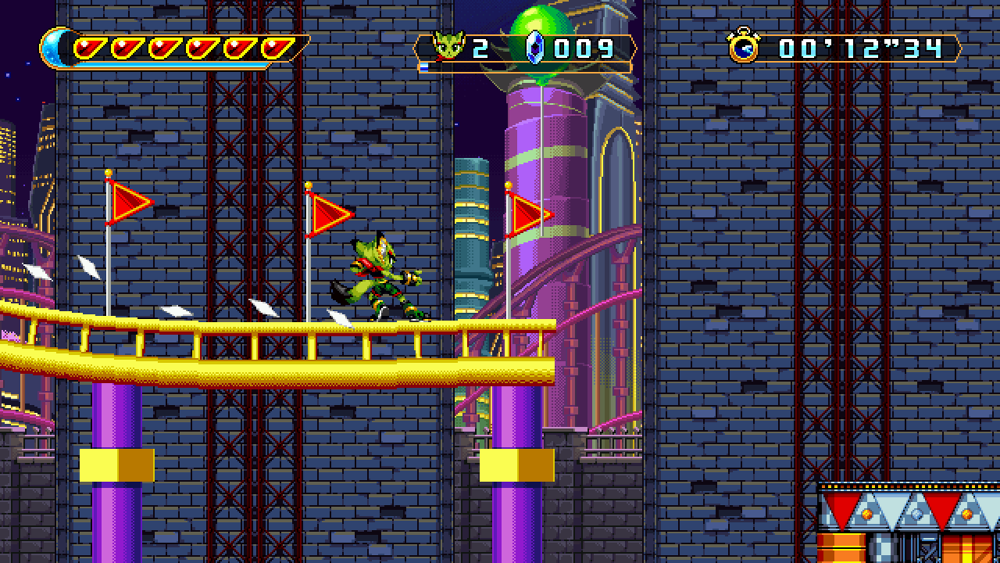Select the blue crystal shard icon
1000x563 pixels.
click(x=534, y=48)
